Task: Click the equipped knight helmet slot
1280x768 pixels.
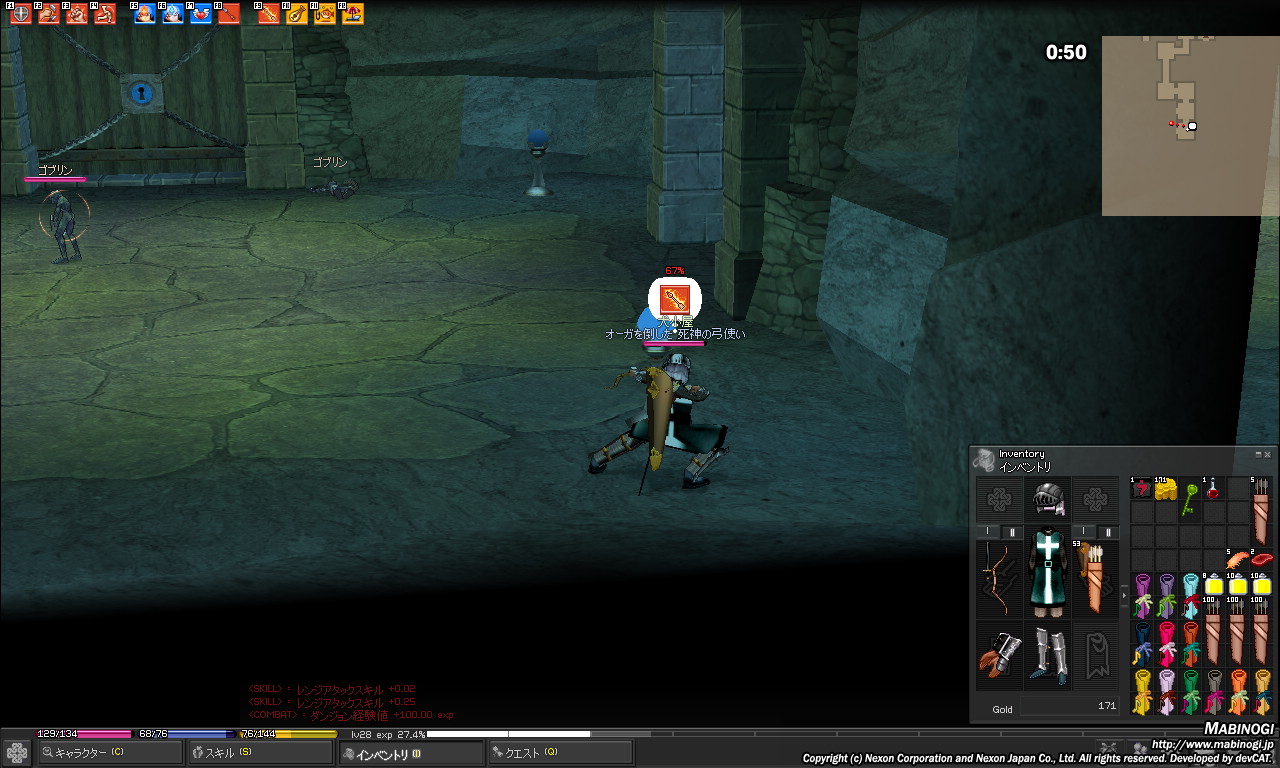Action: coord(1047,498)
